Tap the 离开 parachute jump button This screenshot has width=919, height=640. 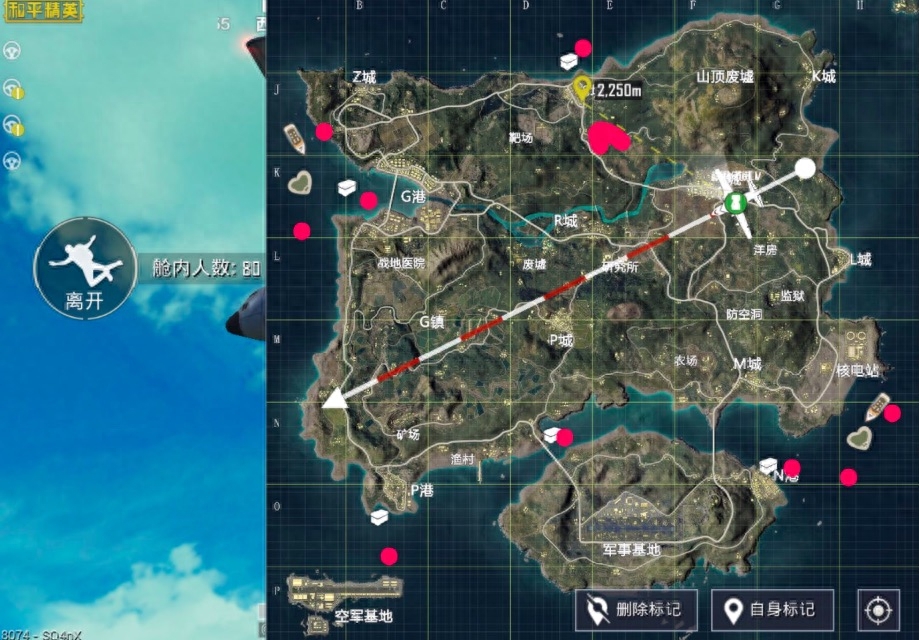(85, 267)
